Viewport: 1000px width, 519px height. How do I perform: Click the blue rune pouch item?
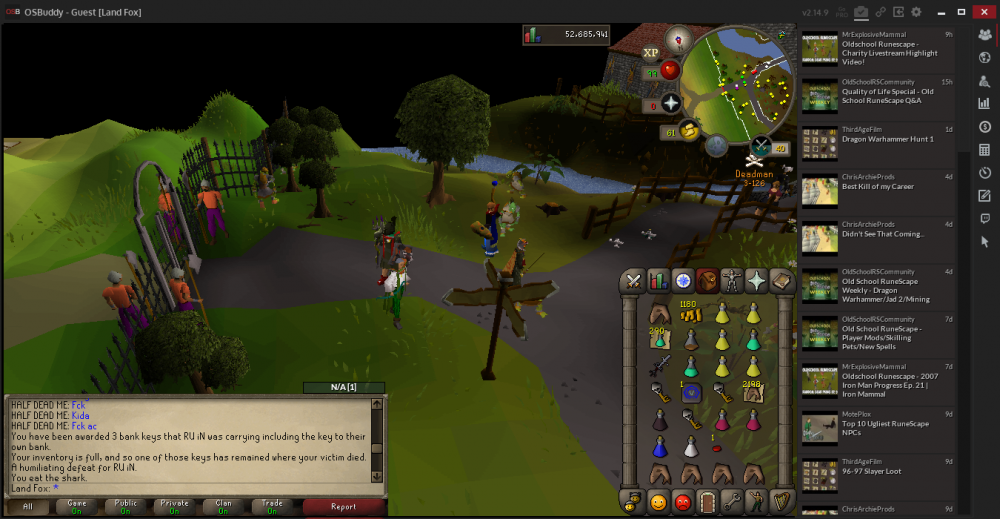point(690,393)
